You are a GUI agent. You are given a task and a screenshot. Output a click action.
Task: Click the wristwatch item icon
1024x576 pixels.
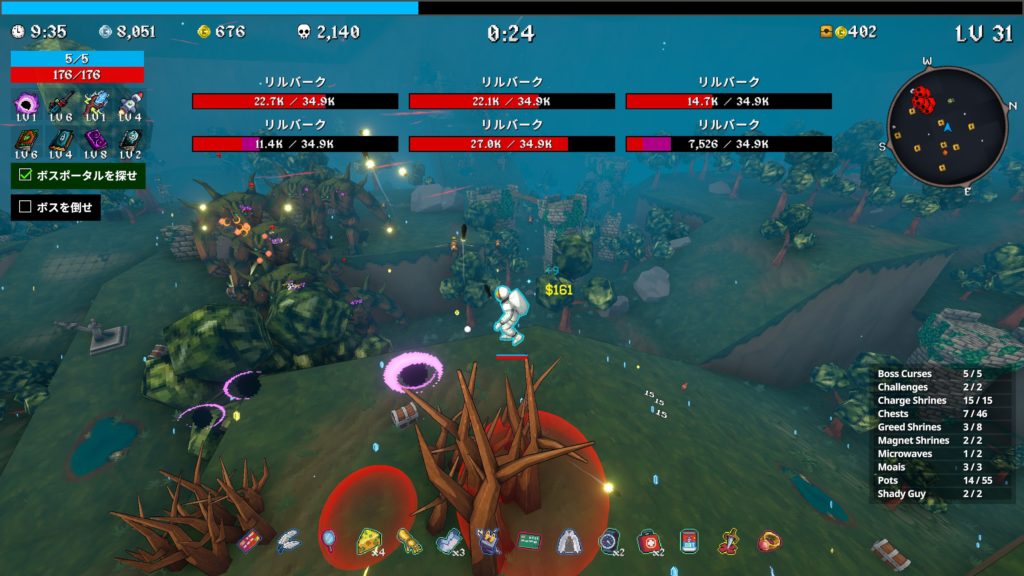(608, 541)
